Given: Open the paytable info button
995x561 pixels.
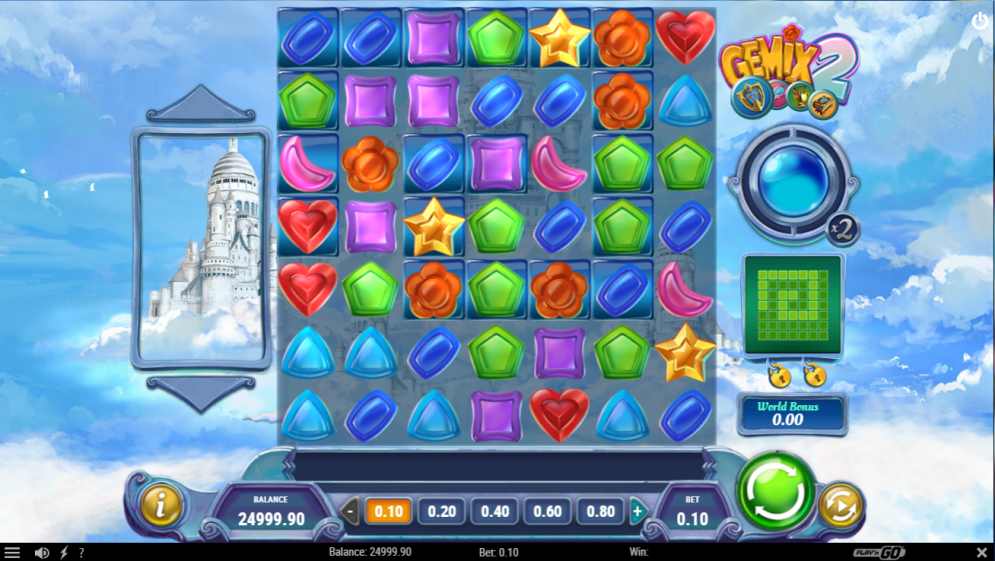Looking at the screenshot, I should 160,506.
